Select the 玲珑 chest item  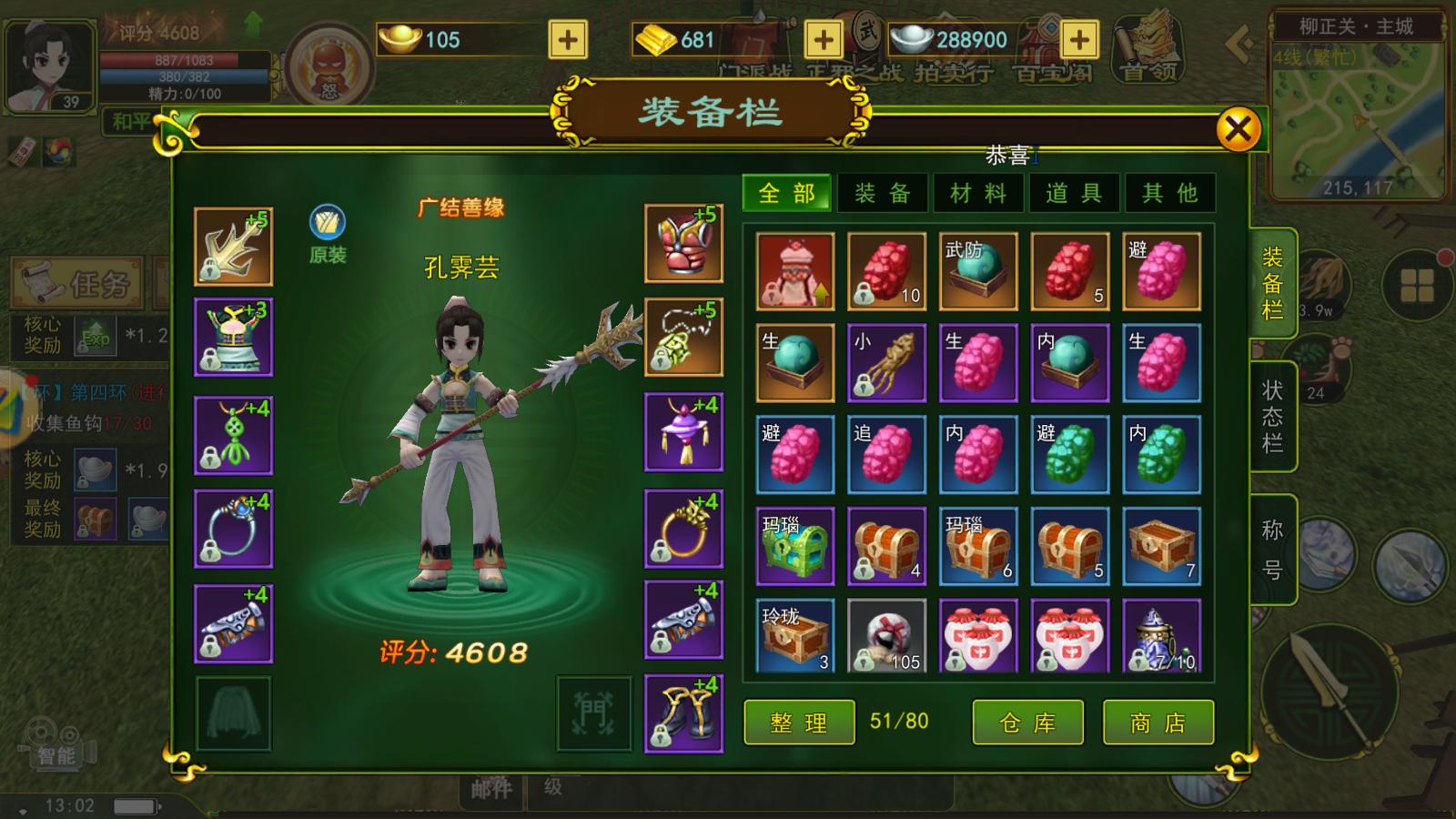point(795,636)
